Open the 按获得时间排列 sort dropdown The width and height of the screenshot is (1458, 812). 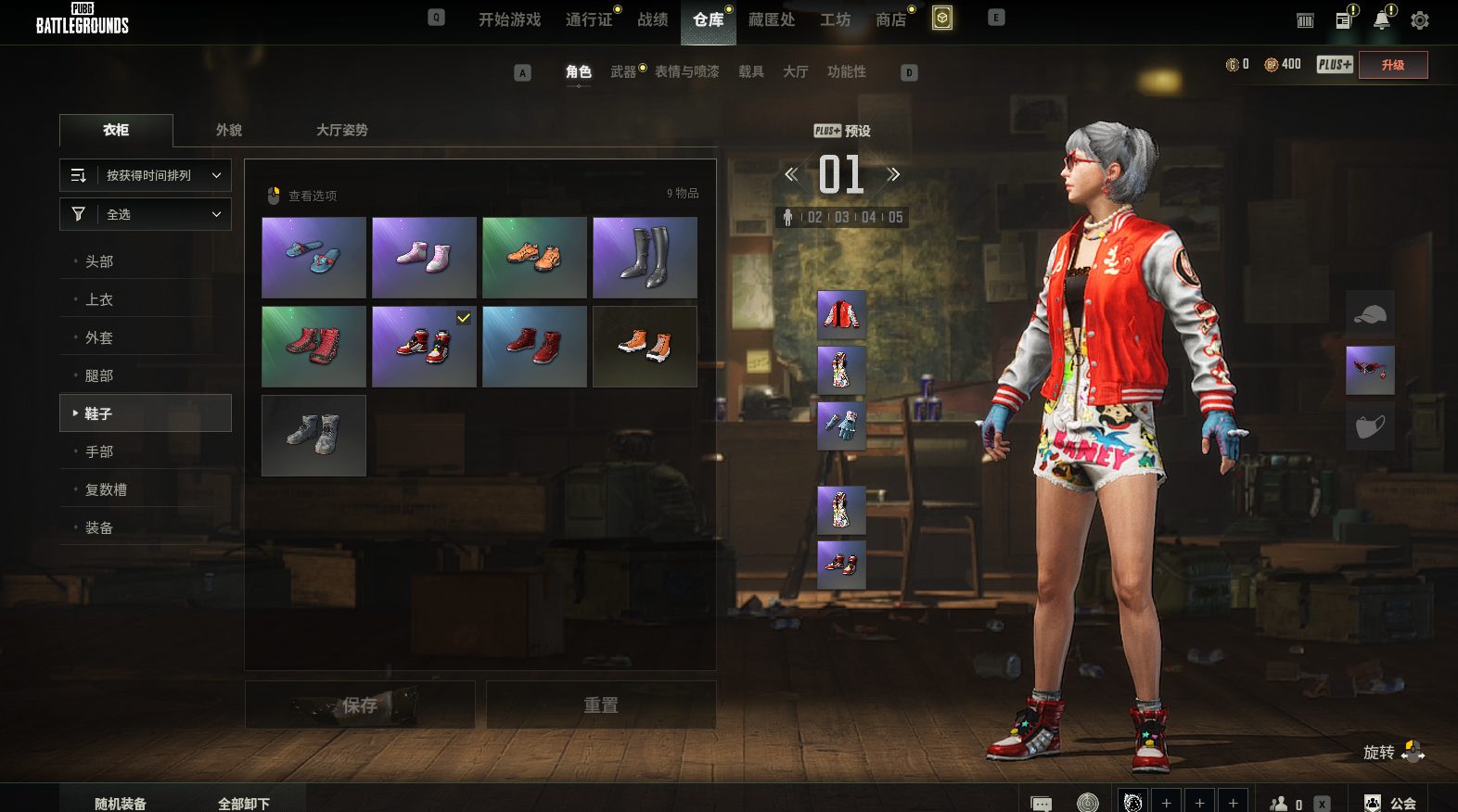pos(146,175)
